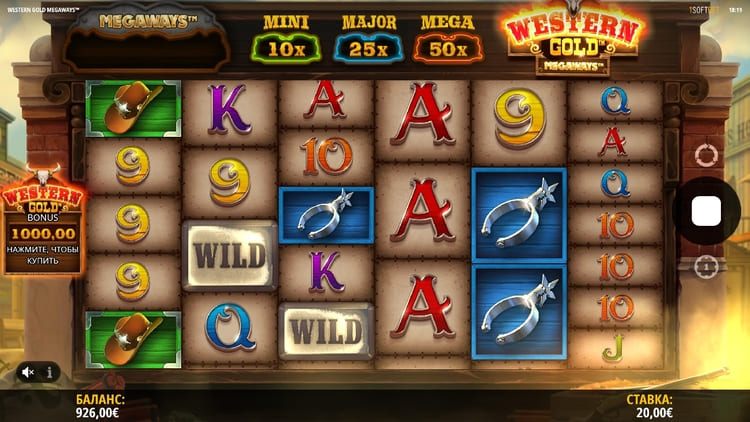750x422 pixels.
Task: Unmute the game sound
Action: 28,372
